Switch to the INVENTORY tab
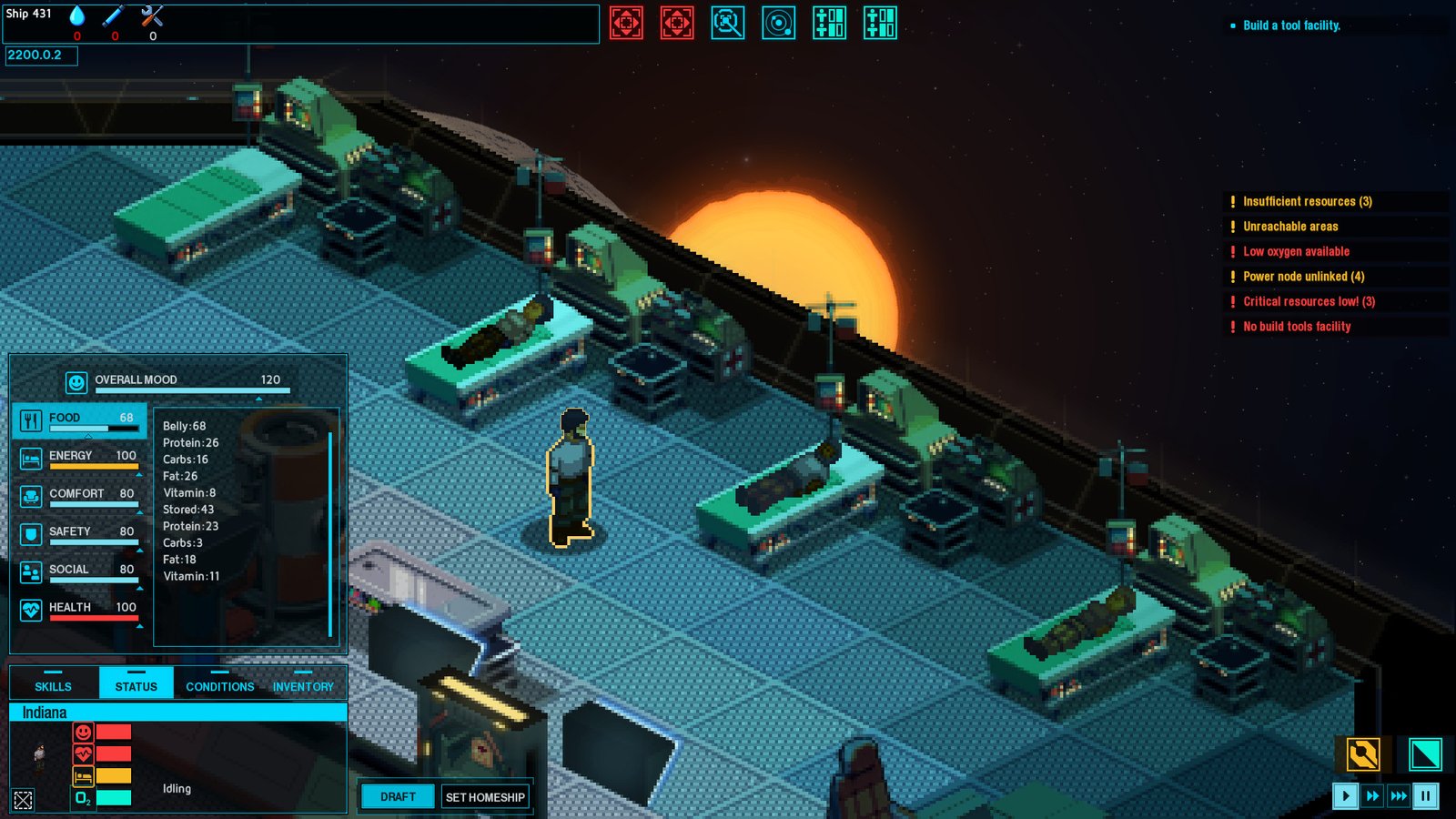The width and height of the screenshot is (1456, 819). (303, 685)
